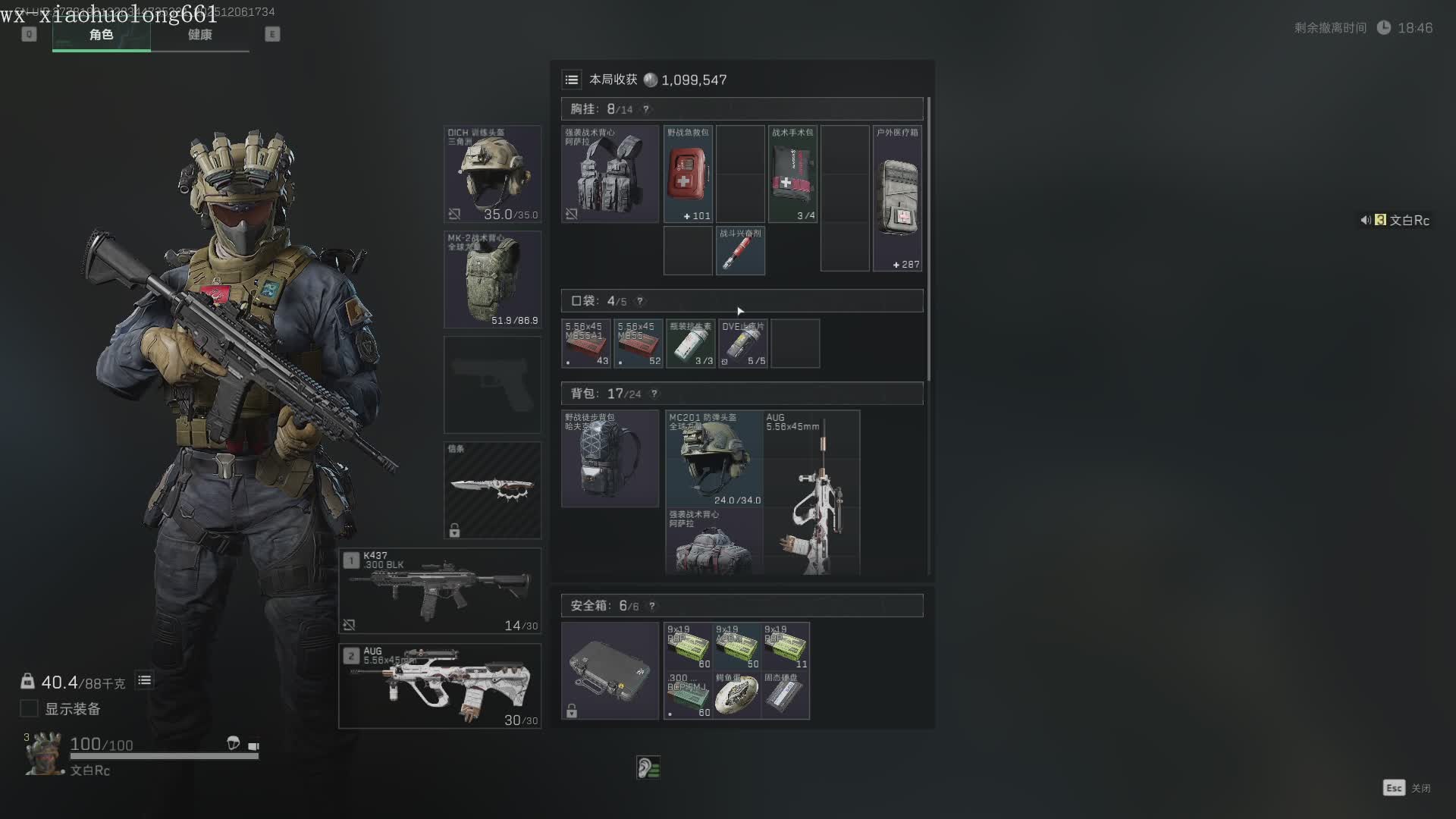This screenshot has height=819, width=1456.
Task: Select the 战斗兴奋剂 stimulant injector
Action: tap(740, 250)
